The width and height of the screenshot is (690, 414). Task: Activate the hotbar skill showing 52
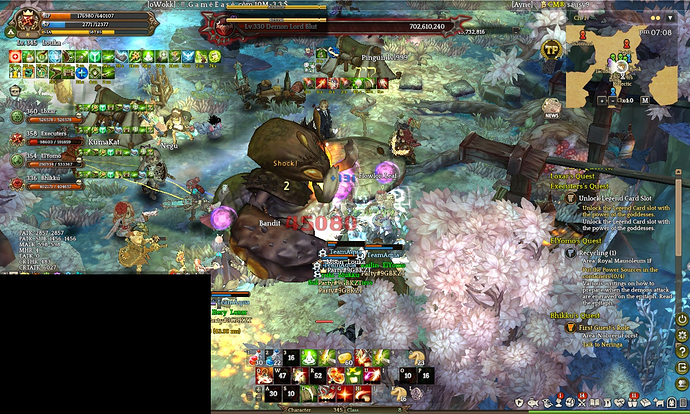tap(317, 375)
